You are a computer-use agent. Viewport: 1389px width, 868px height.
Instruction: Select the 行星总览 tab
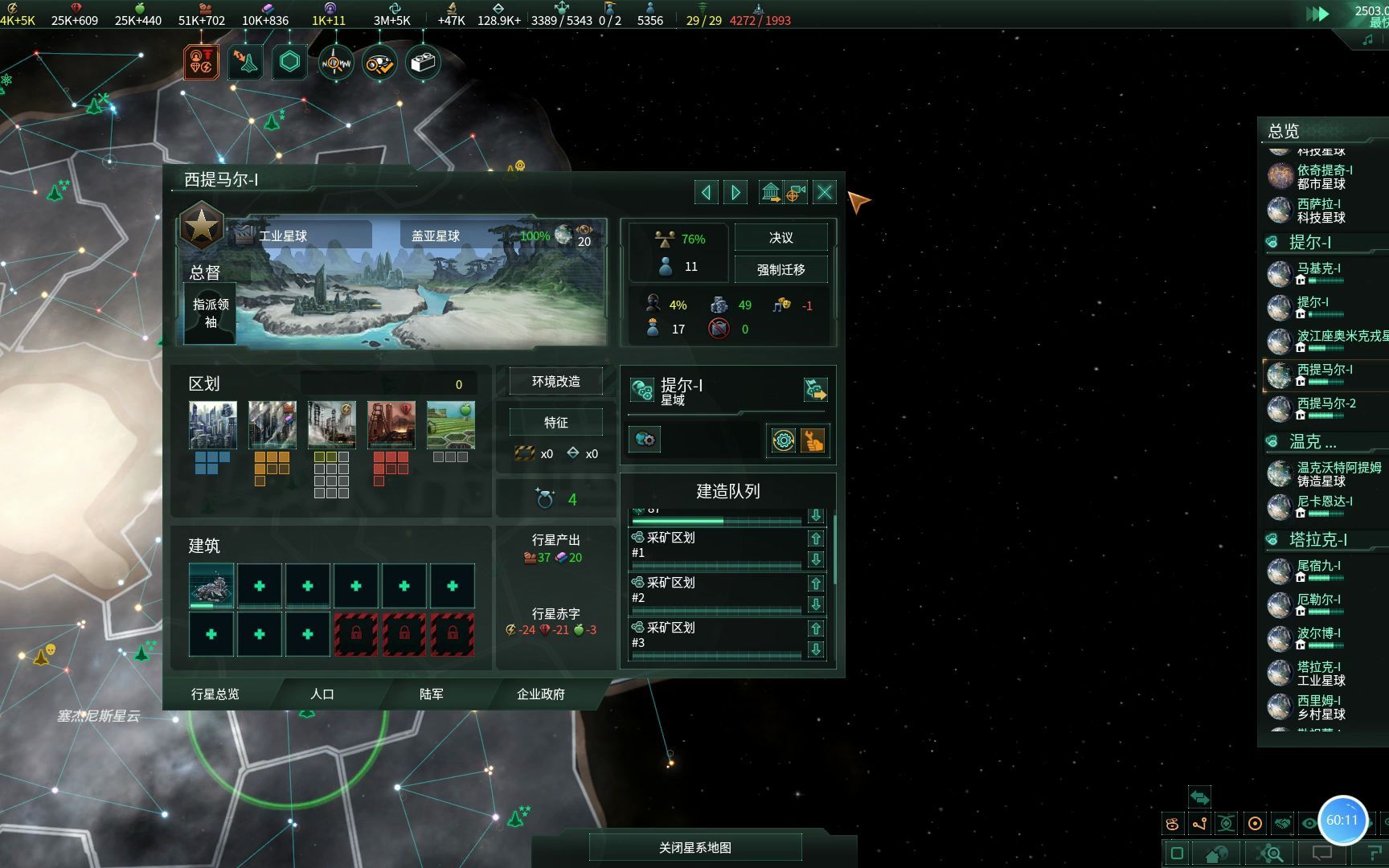[x=215, y=694]
